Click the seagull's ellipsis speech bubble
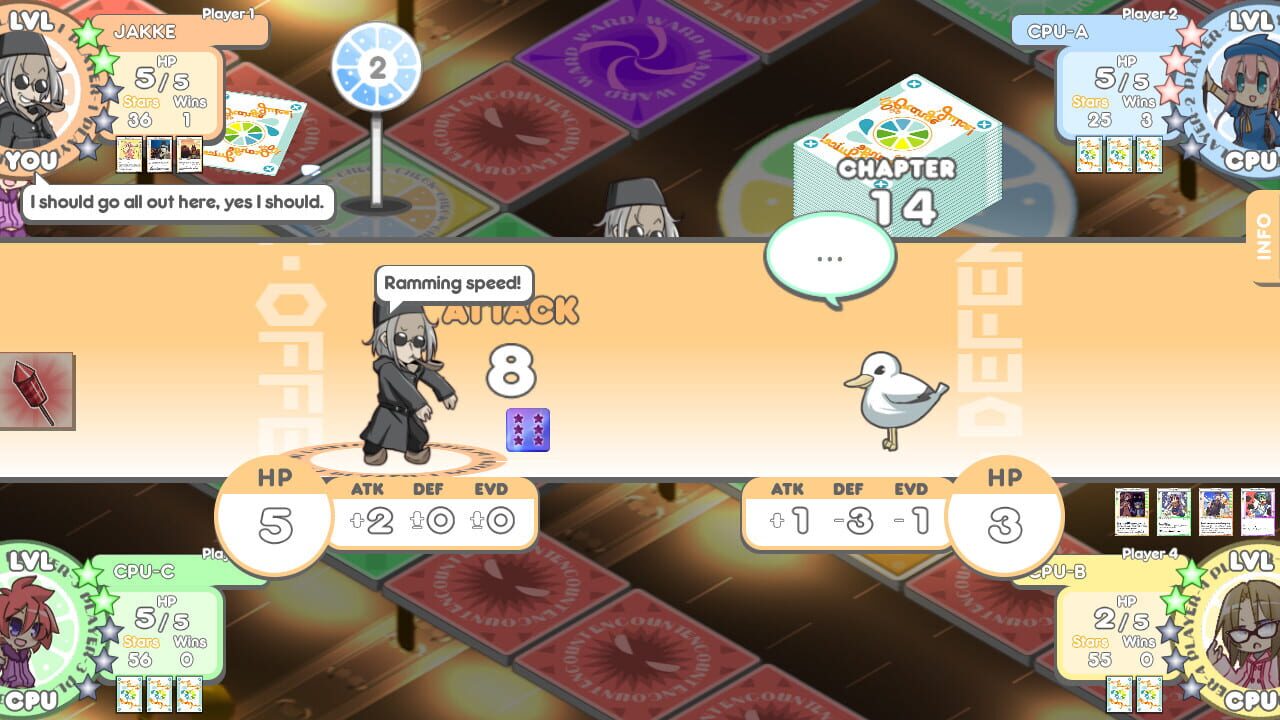Viewport: 1280px width, 720px height. click(828, 256)
